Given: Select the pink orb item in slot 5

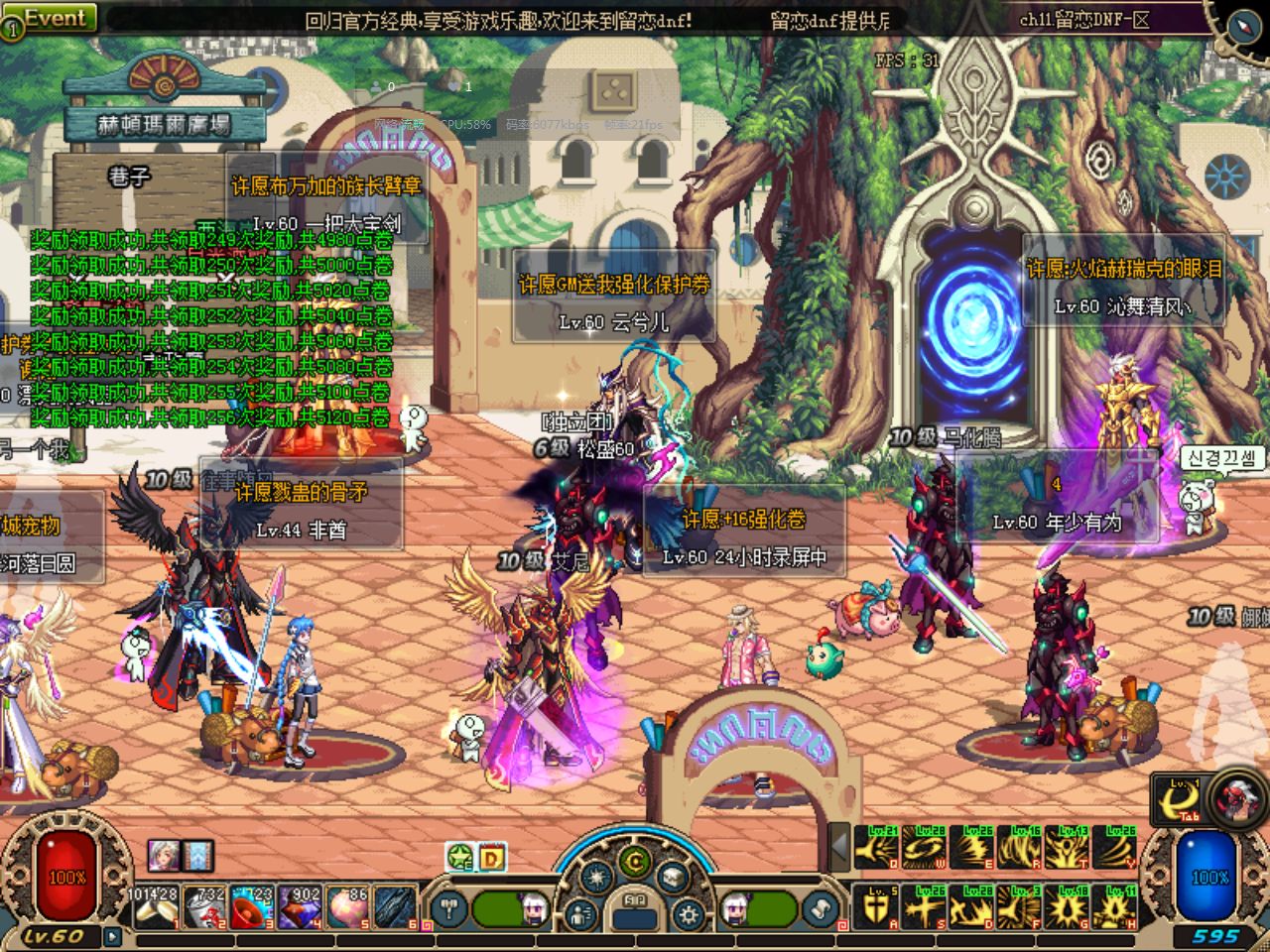Looking at the screenshot, I should pos(348,907).
